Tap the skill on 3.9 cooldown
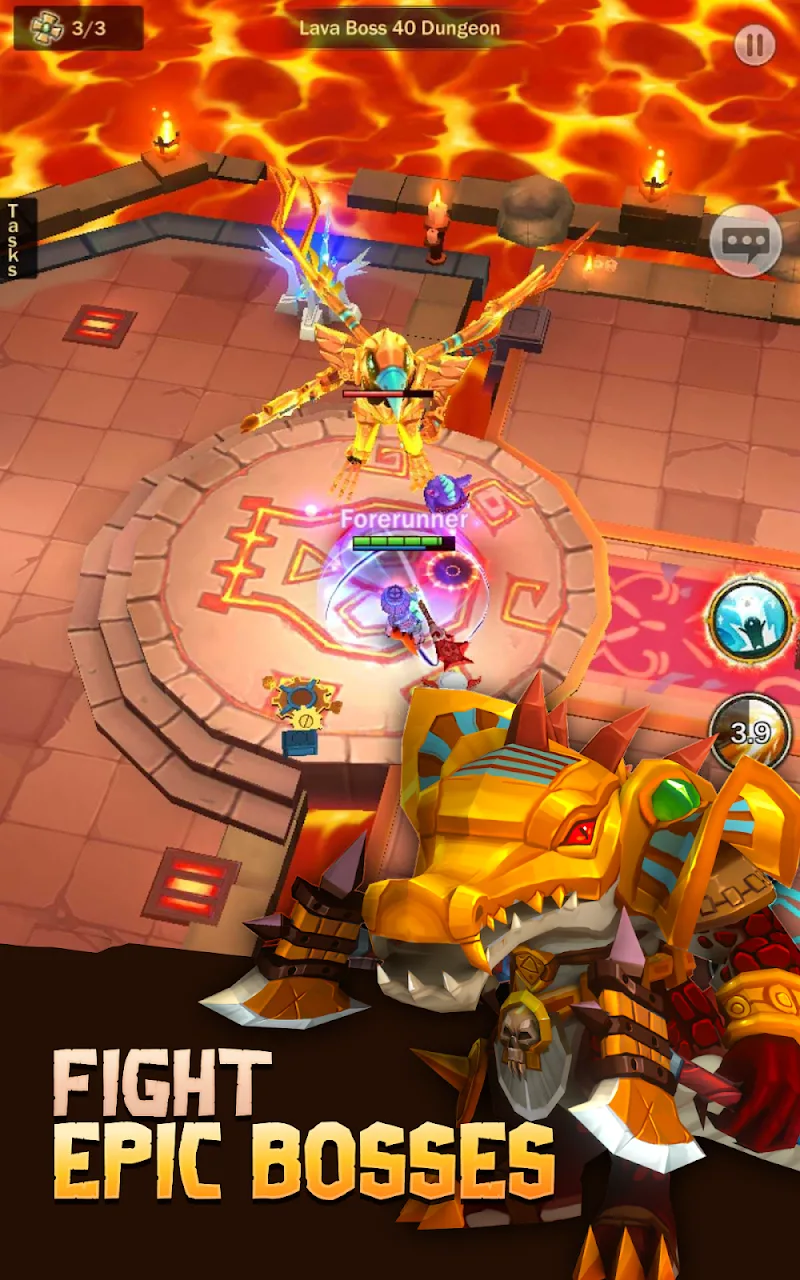Image resolution: width=800 pixels, height=1280 pixels. (x=751, y=733)
